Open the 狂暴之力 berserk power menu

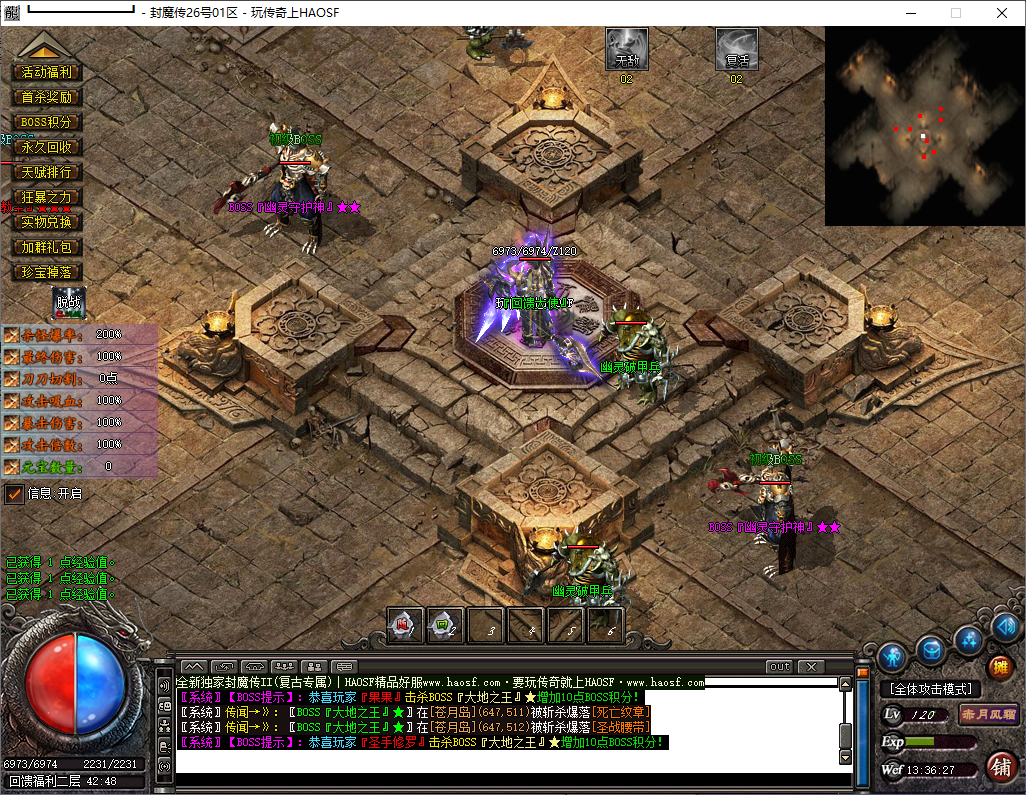(46, 197)
